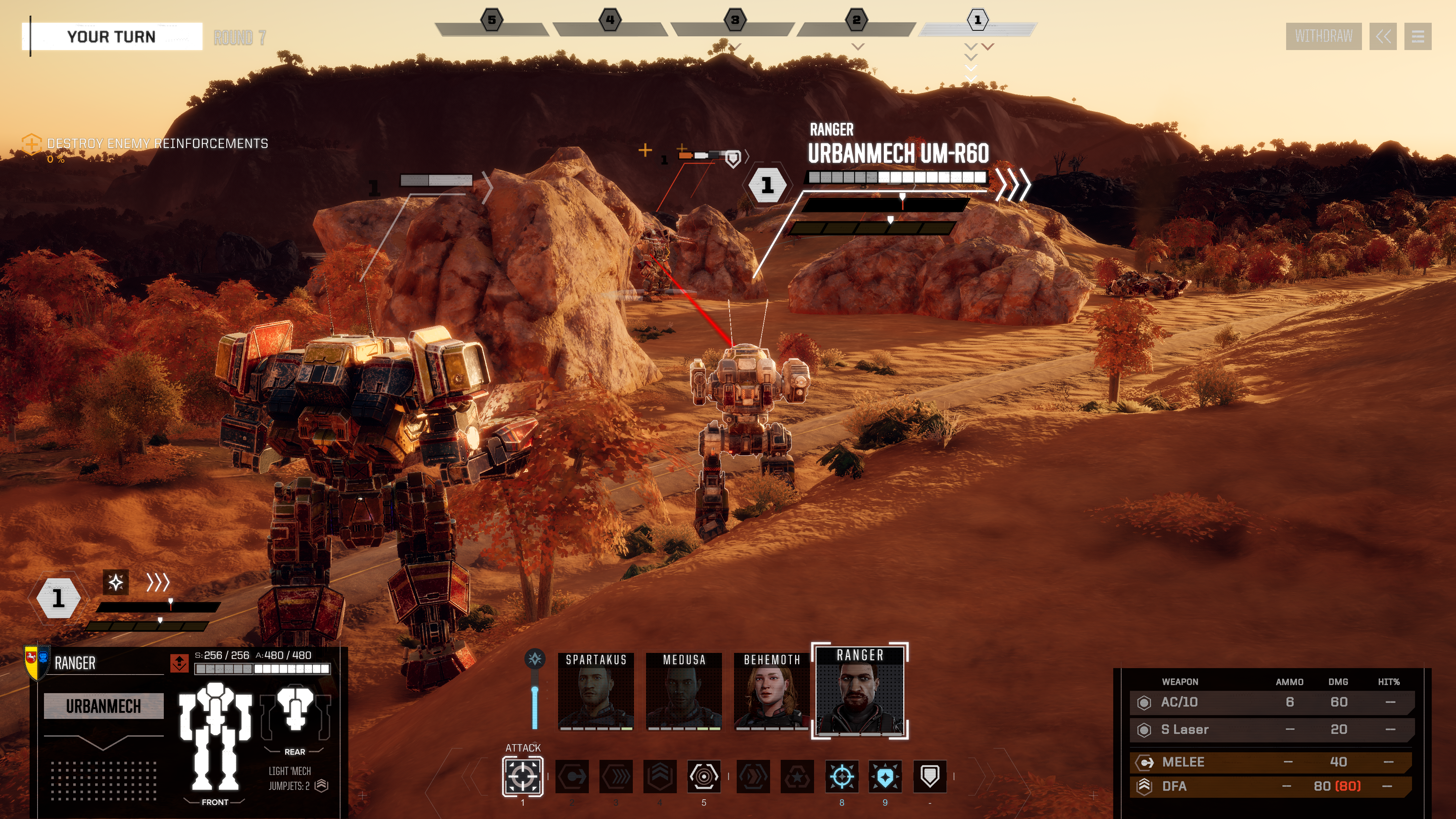Toggle the AC/10 weapon row

point(1272,703)
